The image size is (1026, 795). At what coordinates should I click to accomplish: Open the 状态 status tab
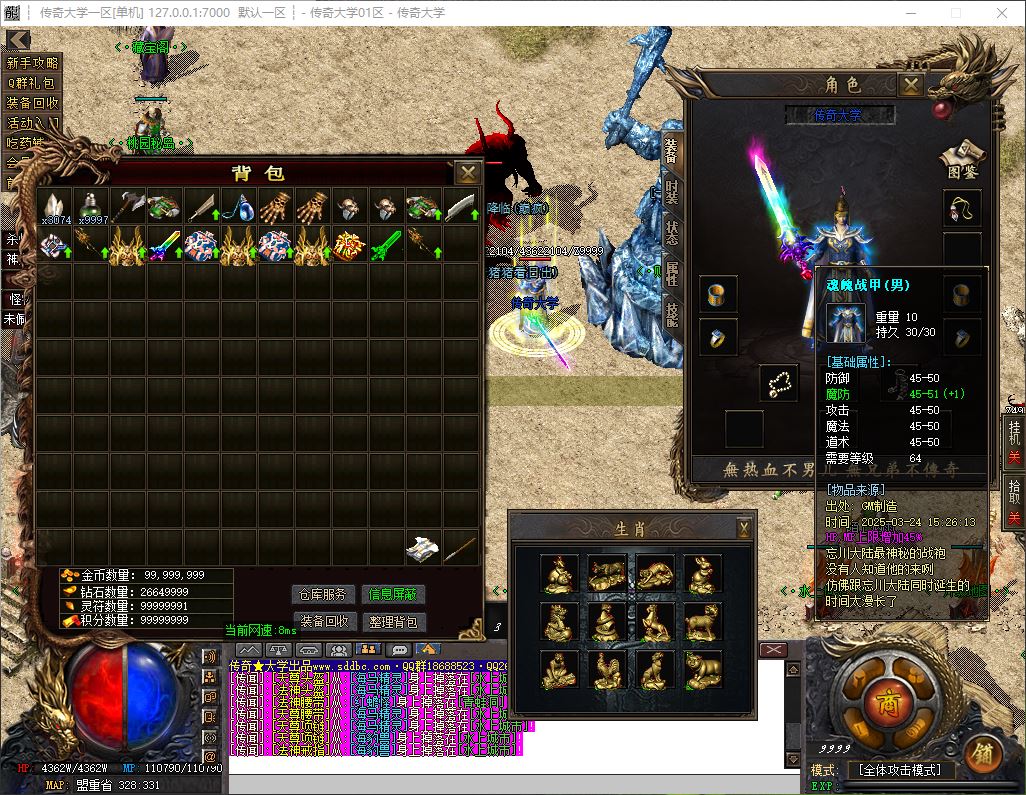pos(670,233)
